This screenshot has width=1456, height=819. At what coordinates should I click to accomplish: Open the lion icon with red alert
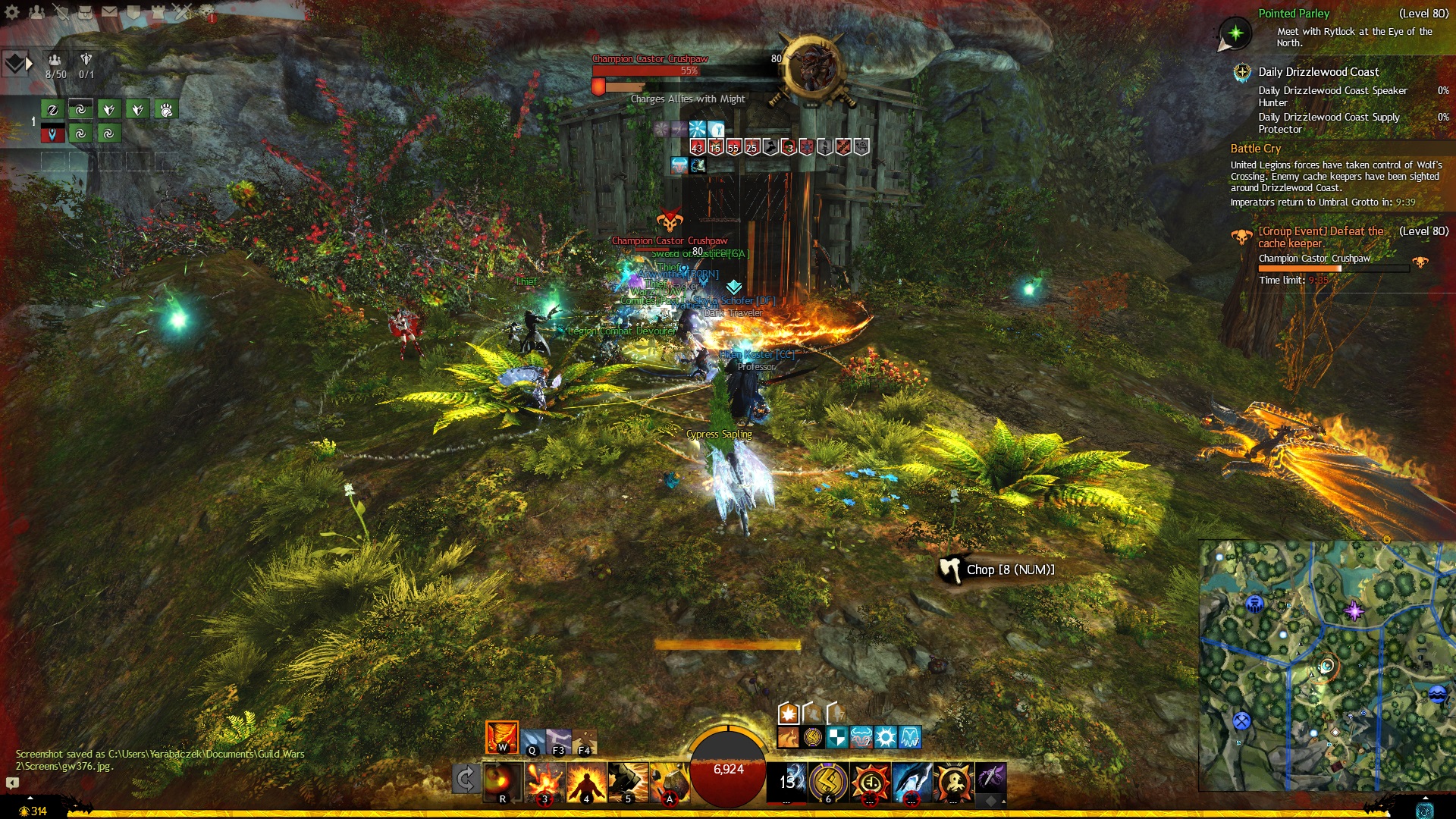pyautogui.click(x=206, y=12)
